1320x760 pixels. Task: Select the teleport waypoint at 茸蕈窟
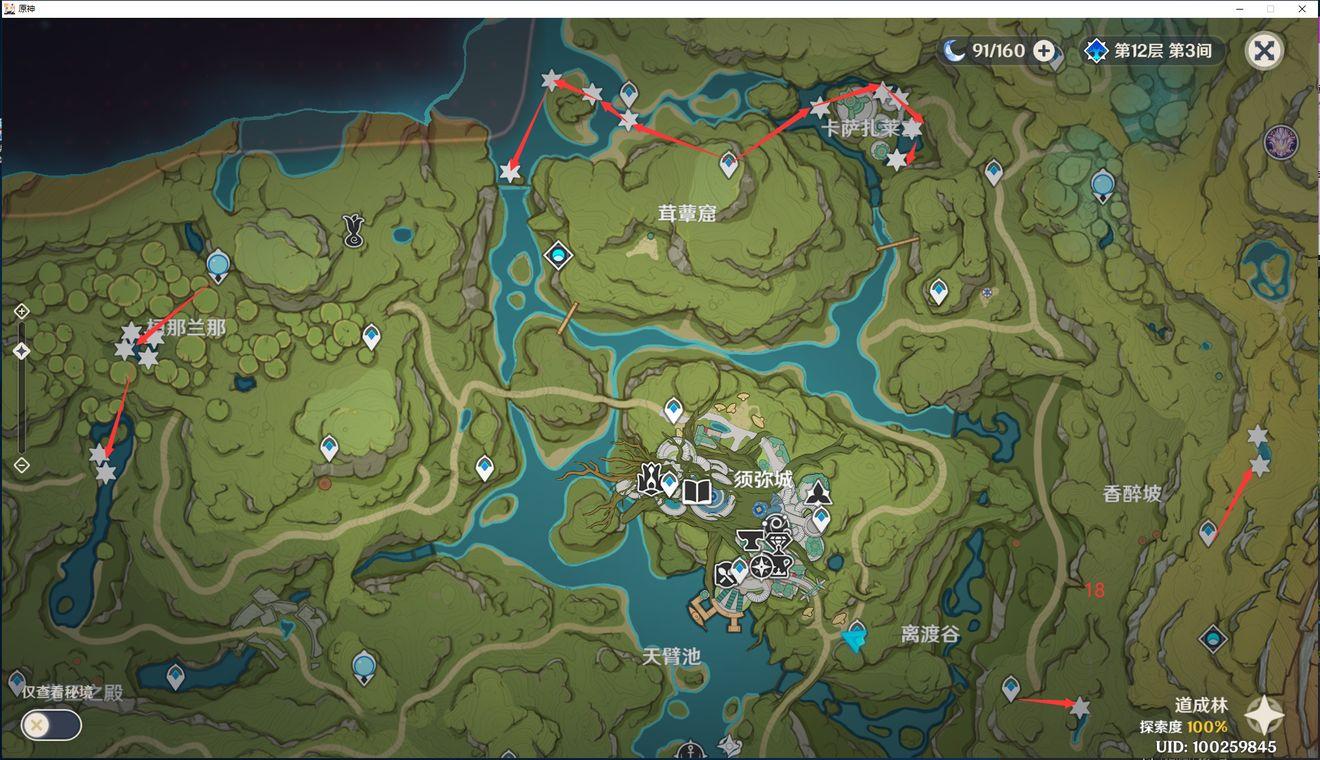click(x=729, y=165)
